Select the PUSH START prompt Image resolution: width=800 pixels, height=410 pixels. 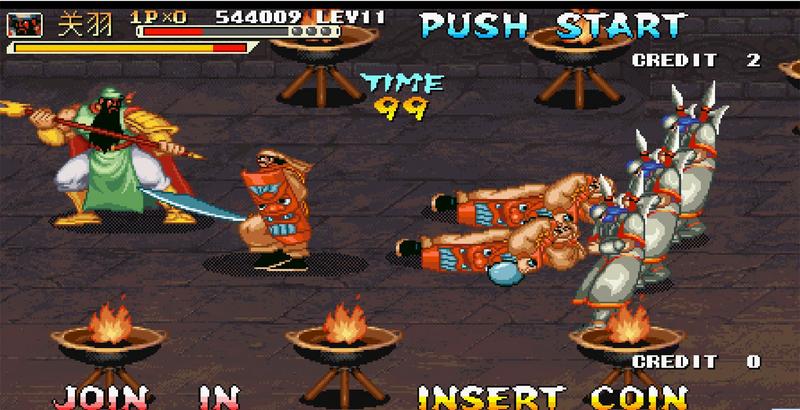coord(553,24)
